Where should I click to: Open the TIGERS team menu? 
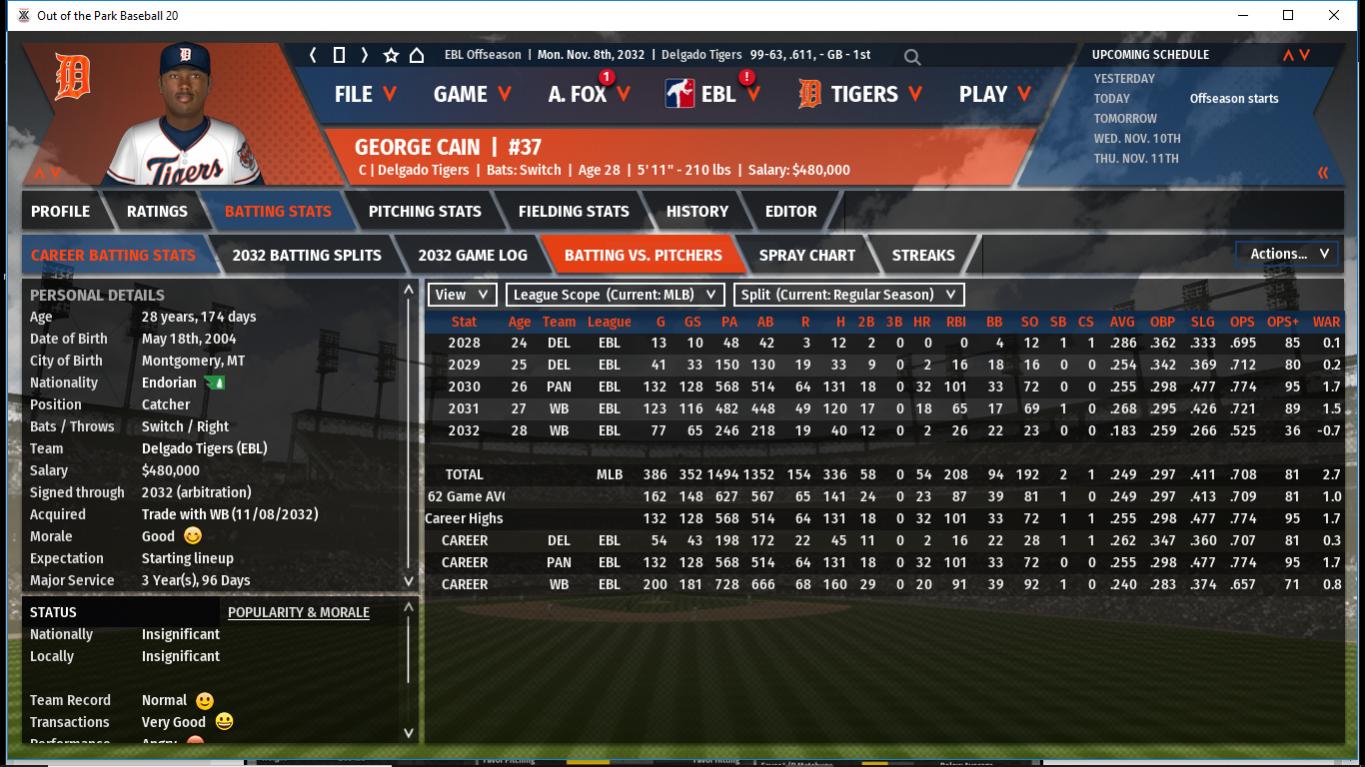tap(863, 94)
